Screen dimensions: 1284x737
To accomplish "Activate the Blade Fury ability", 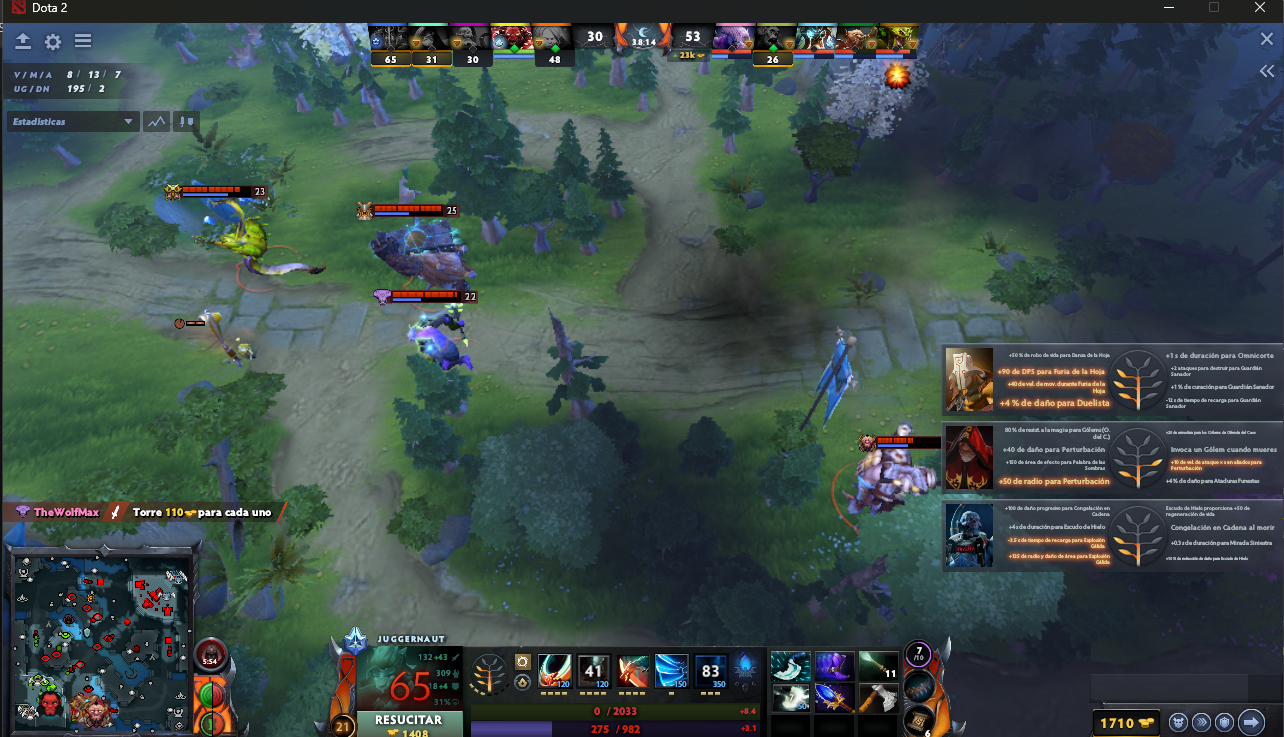I will (555, 670).
